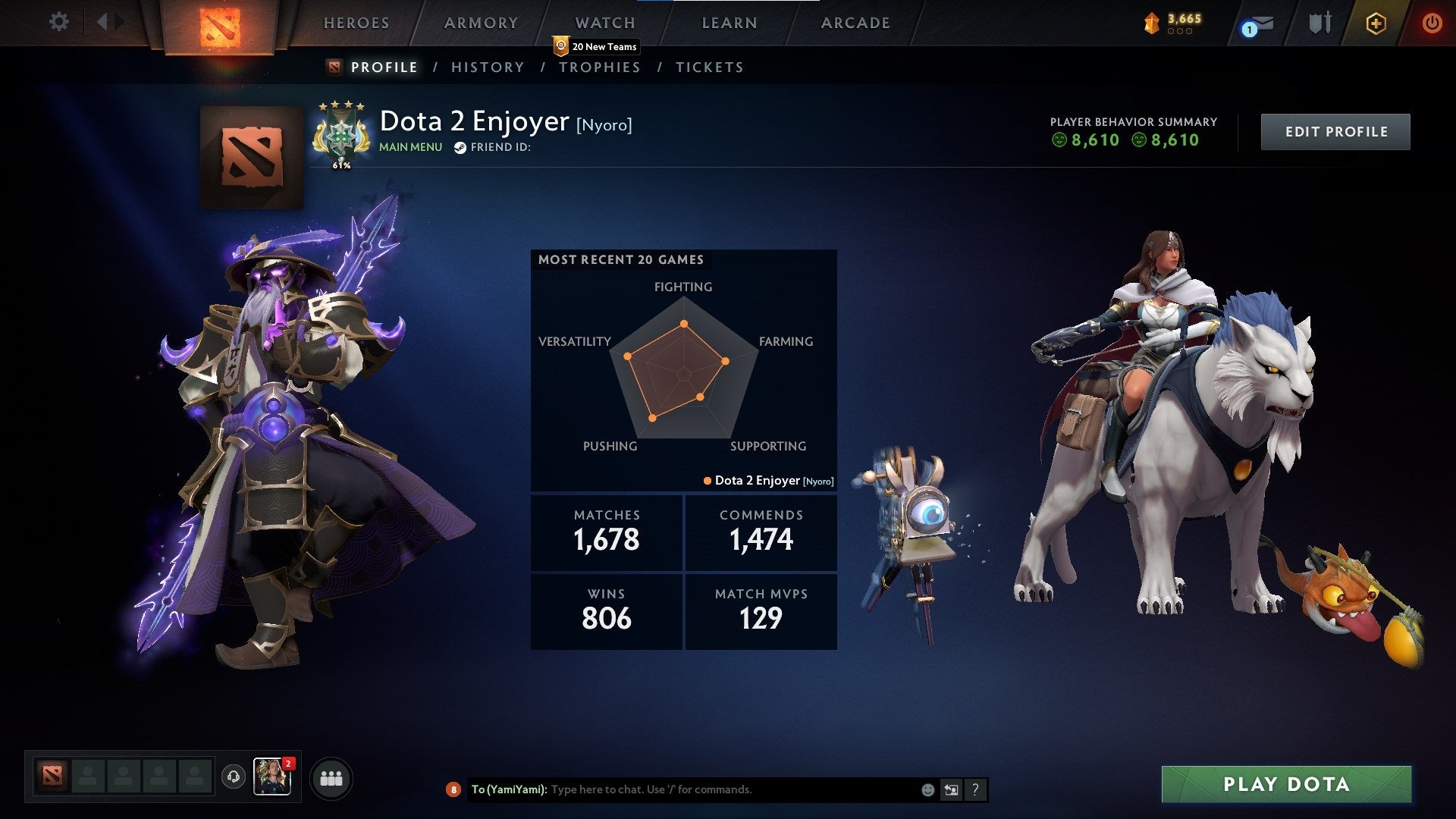
Task: Click the red power button to exit
Action: coord(1432,23)
